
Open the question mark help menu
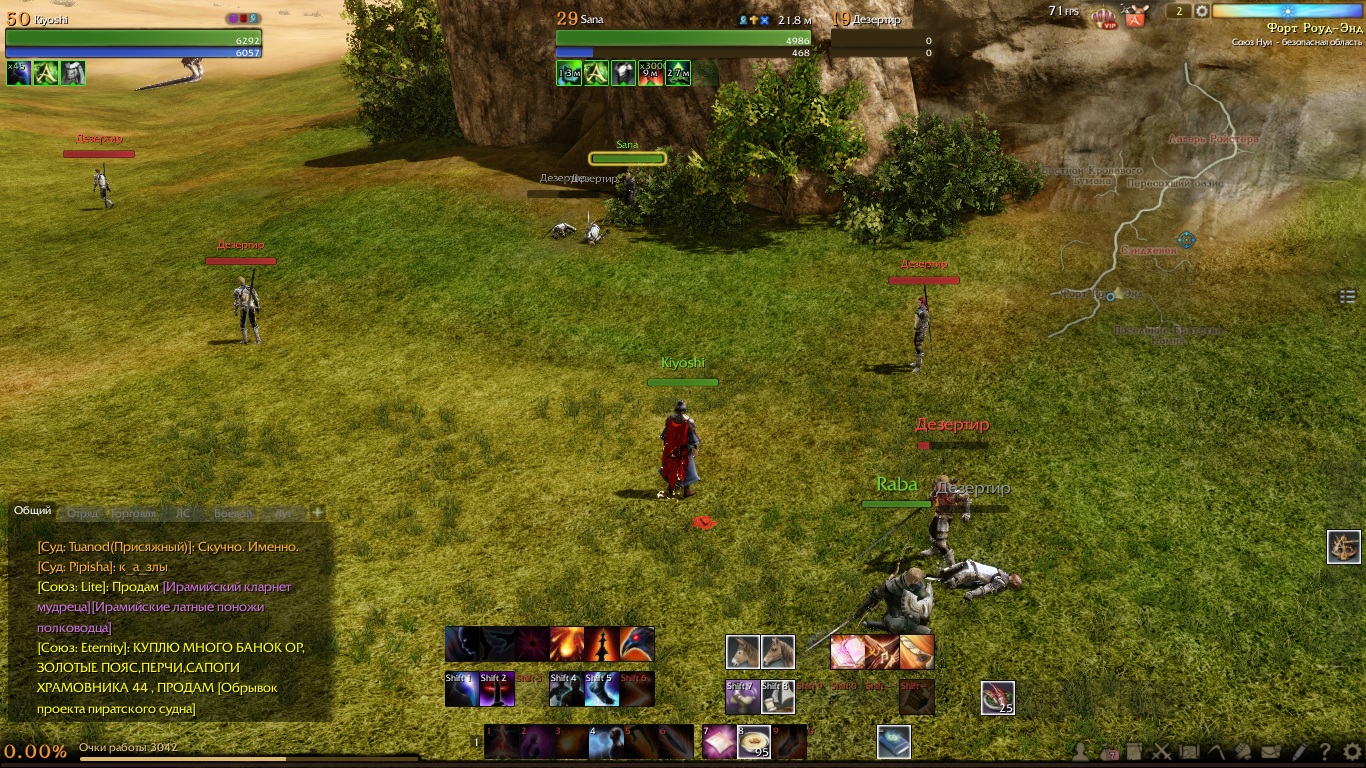(1325, 752)
